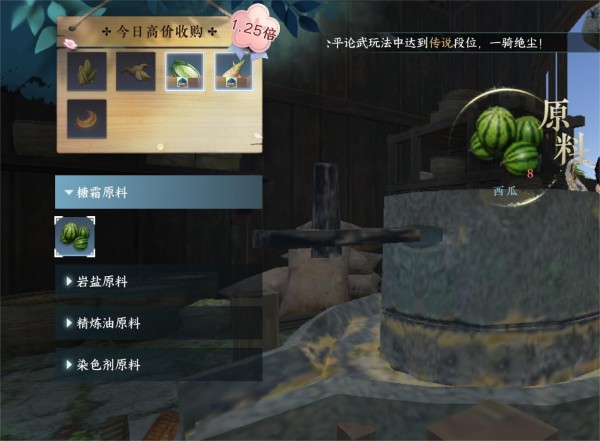Viewport: 600px width, 441px height.
Task: Collapse the 糖霜原料 category
Action: click(x=158, y=192)
